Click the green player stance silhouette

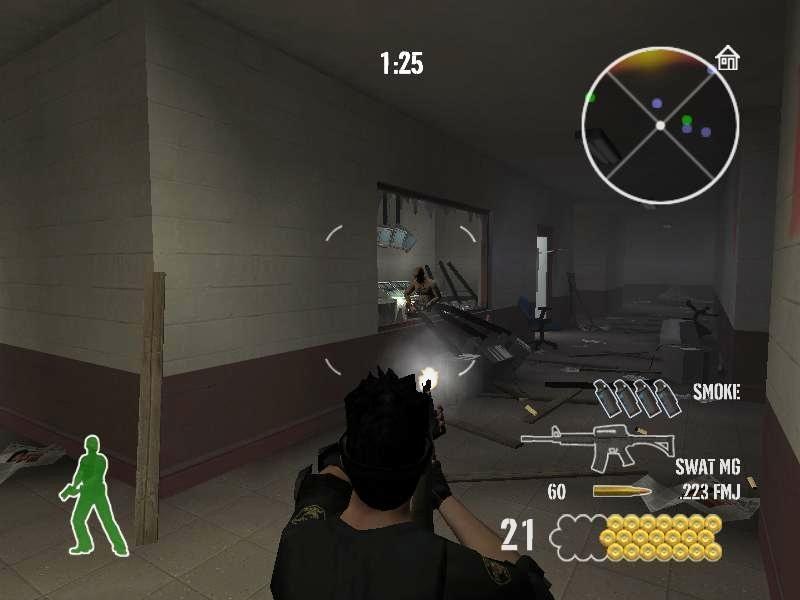96,495
